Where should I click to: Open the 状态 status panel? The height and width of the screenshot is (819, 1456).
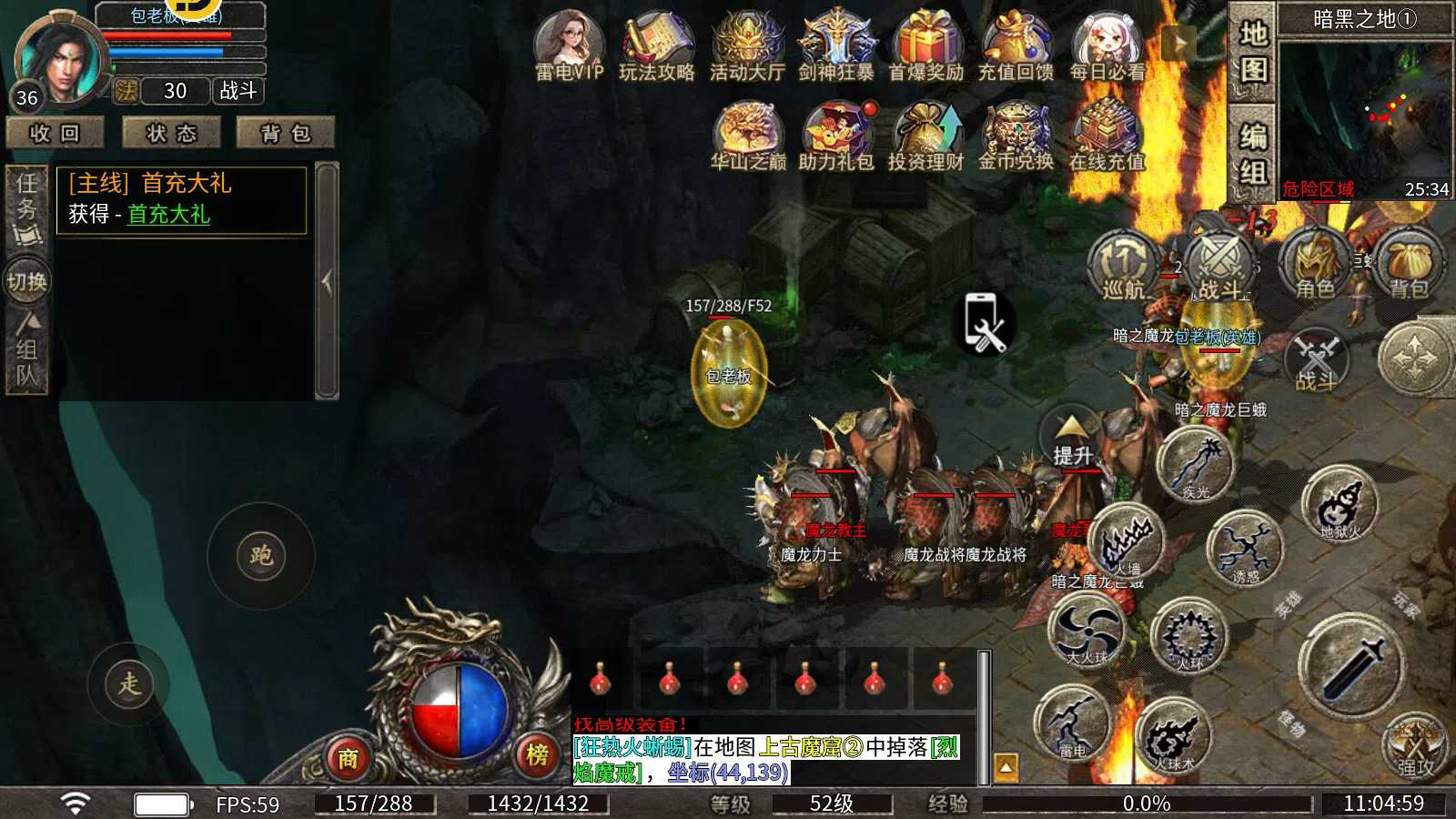click(x=172, y=133)
